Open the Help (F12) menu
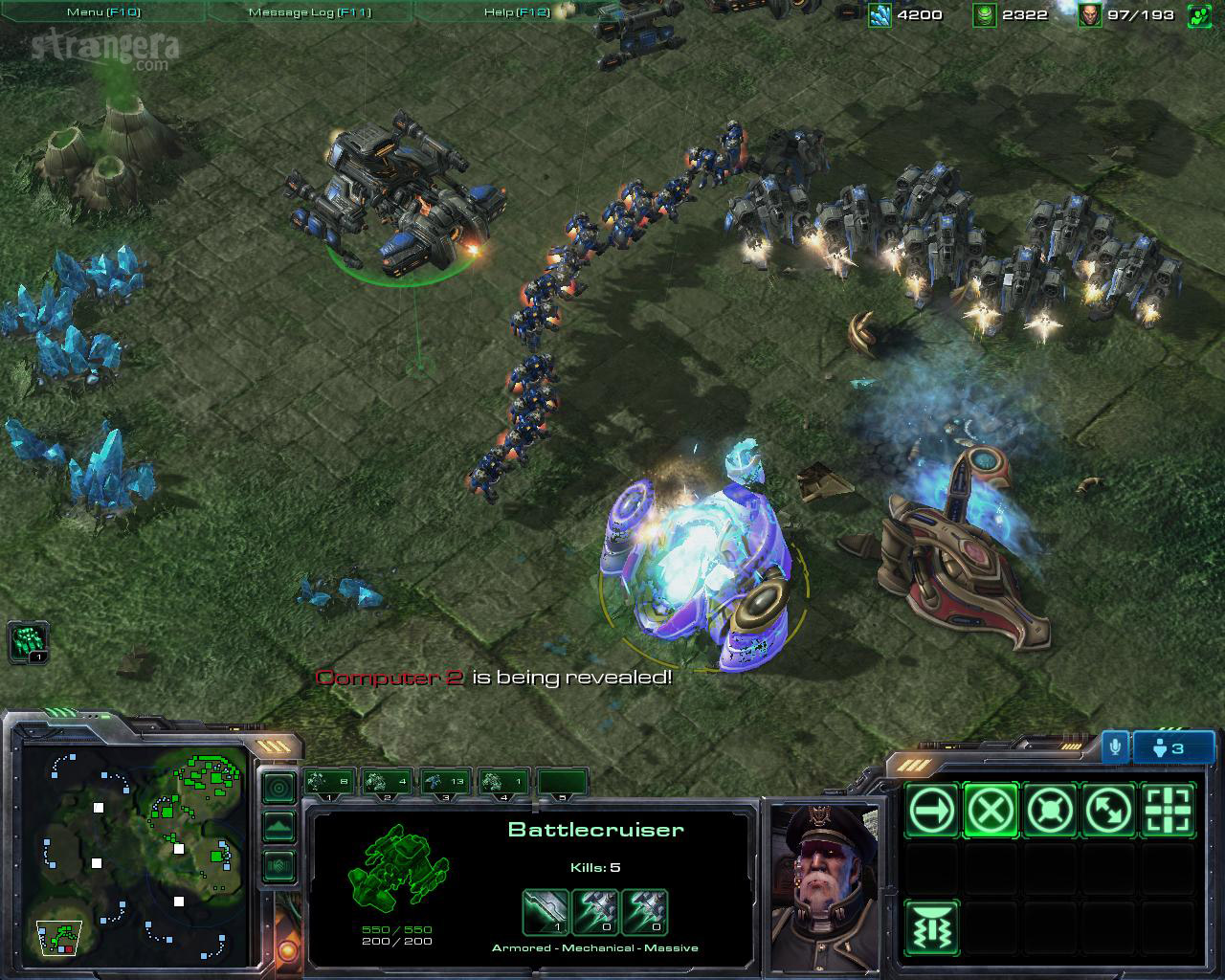Screen dimensions: 1225x980 (x=517, y=12)
